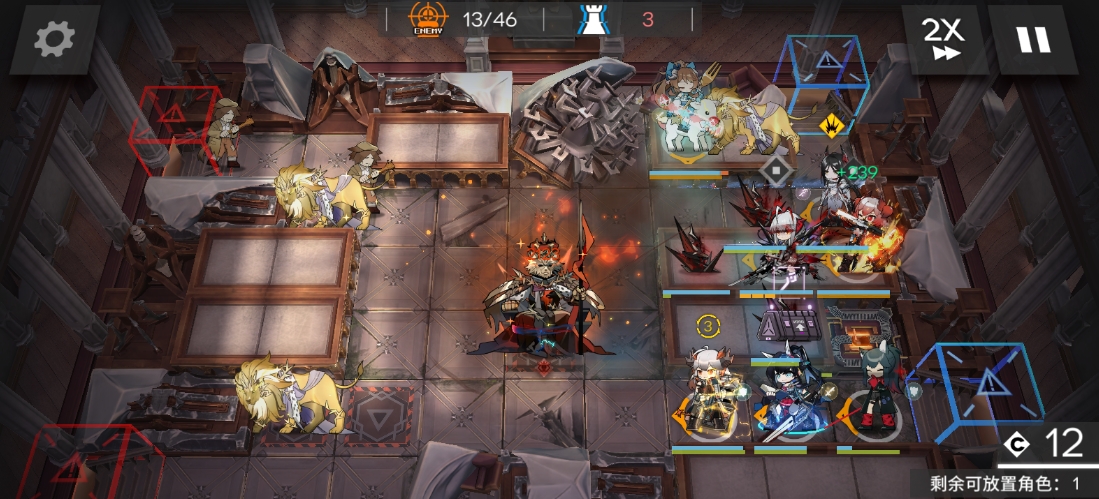Pause the battle
This screenshot has width=1099, height=499.
[x=1033, y=40]
